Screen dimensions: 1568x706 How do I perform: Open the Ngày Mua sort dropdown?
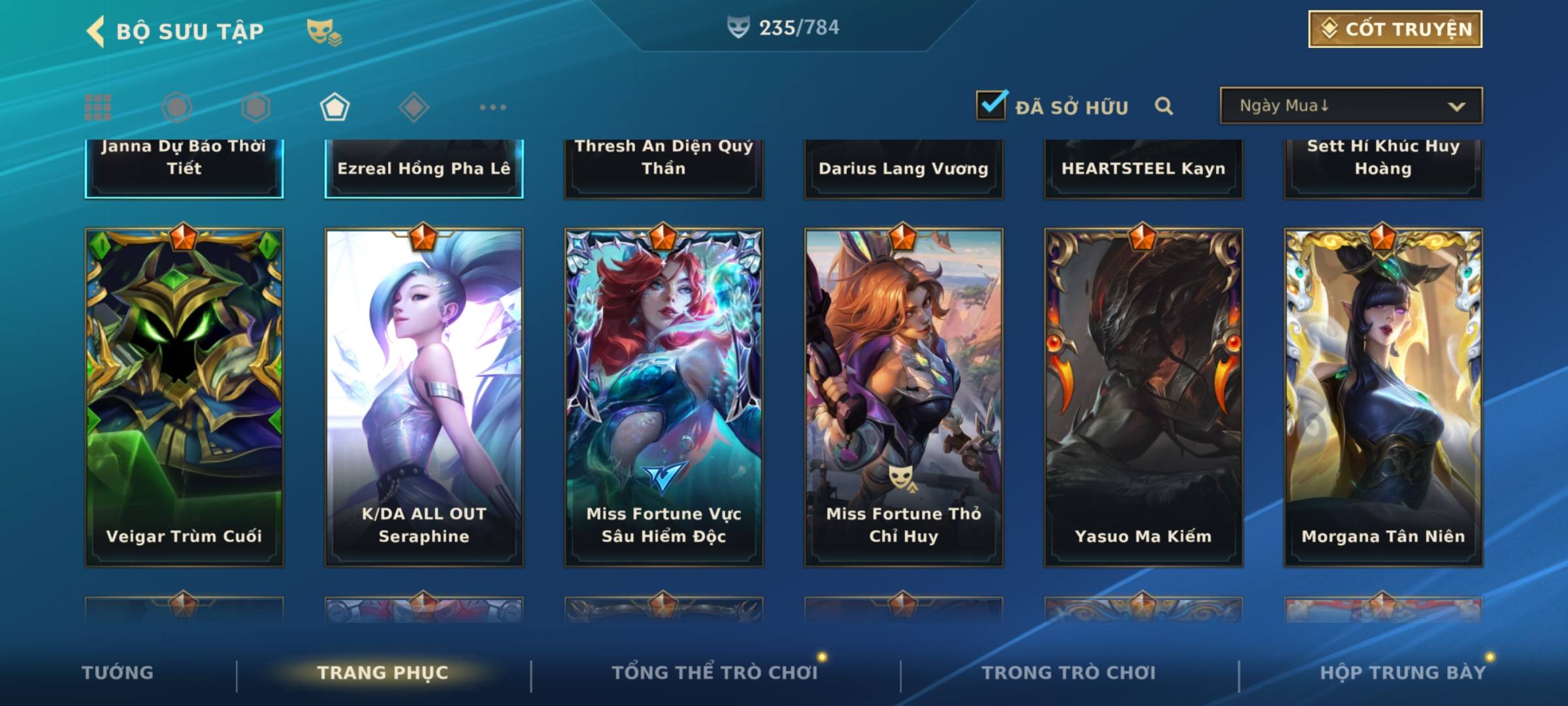click(1350, 106)
